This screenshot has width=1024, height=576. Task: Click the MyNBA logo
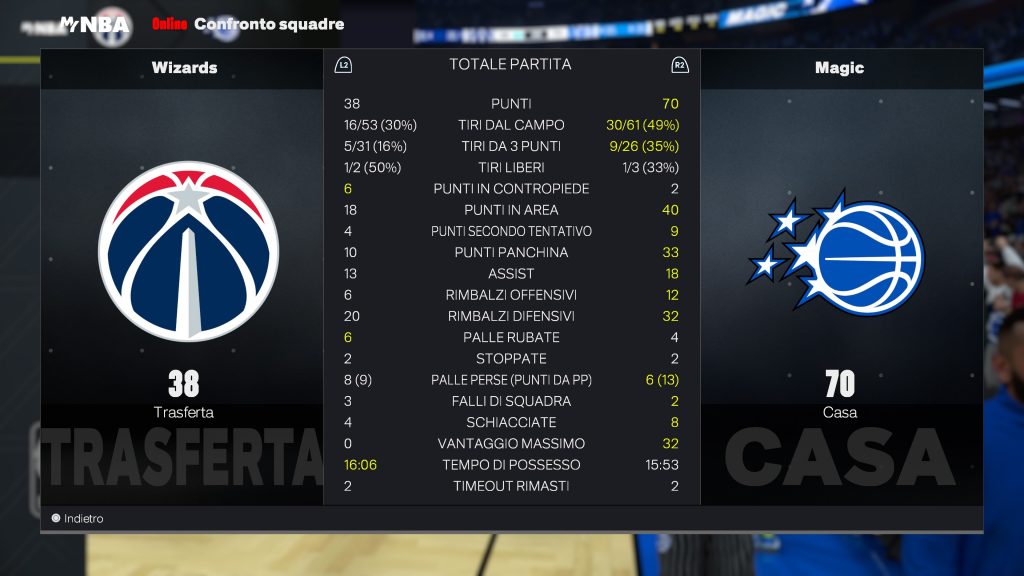click(x=94, y=23)
